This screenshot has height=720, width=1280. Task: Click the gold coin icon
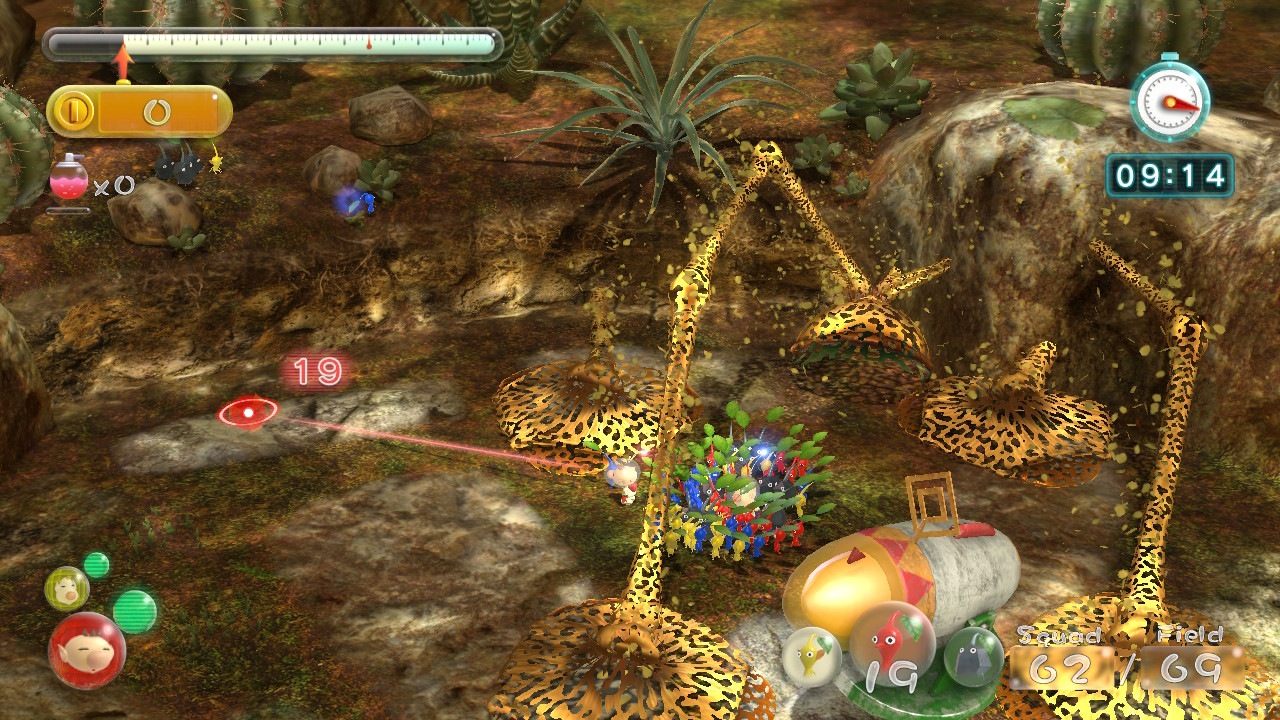pyautogui.click(x=73, y=111)
